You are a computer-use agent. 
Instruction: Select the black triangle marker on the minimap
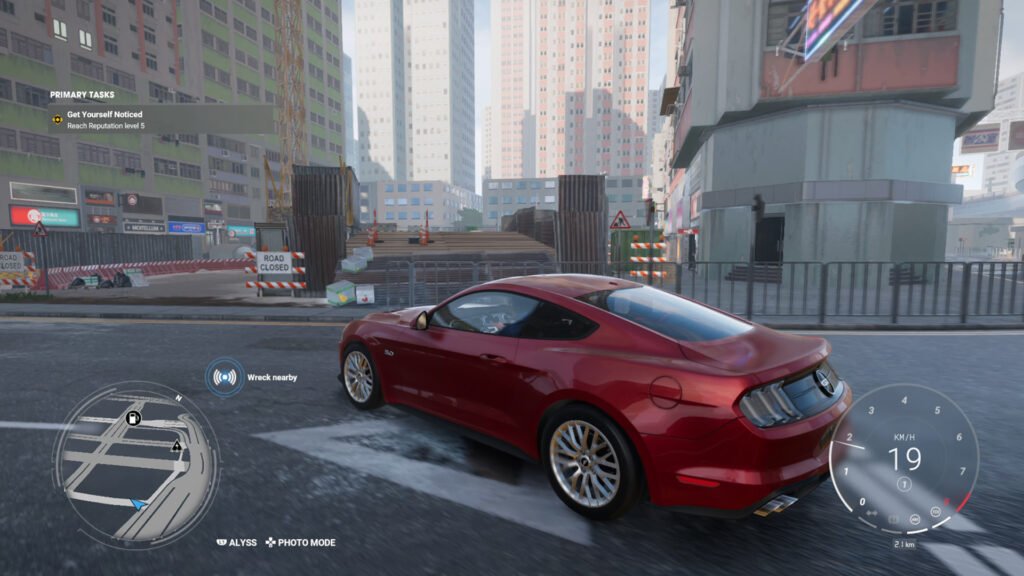[x=177, y=446]
